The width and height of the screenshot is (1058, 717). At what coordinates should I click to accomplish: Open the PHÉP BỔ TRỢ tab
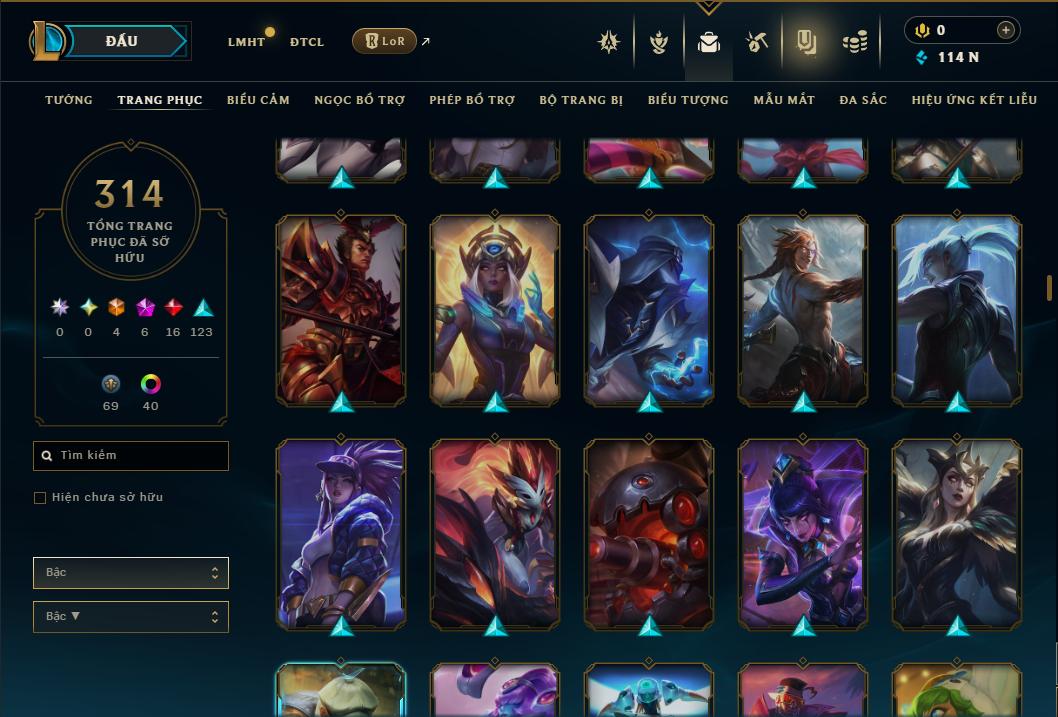pos(472,100)
